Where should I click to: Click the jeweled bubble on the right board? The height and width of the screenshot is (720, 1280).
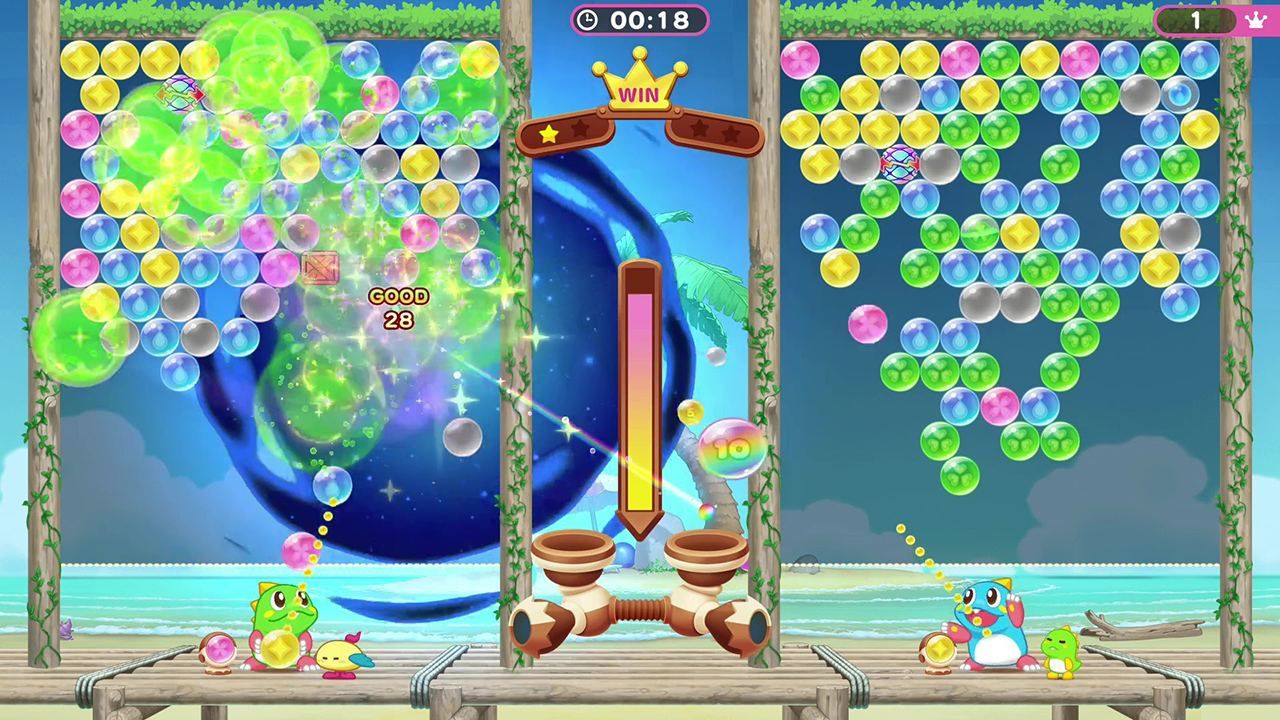898,165
